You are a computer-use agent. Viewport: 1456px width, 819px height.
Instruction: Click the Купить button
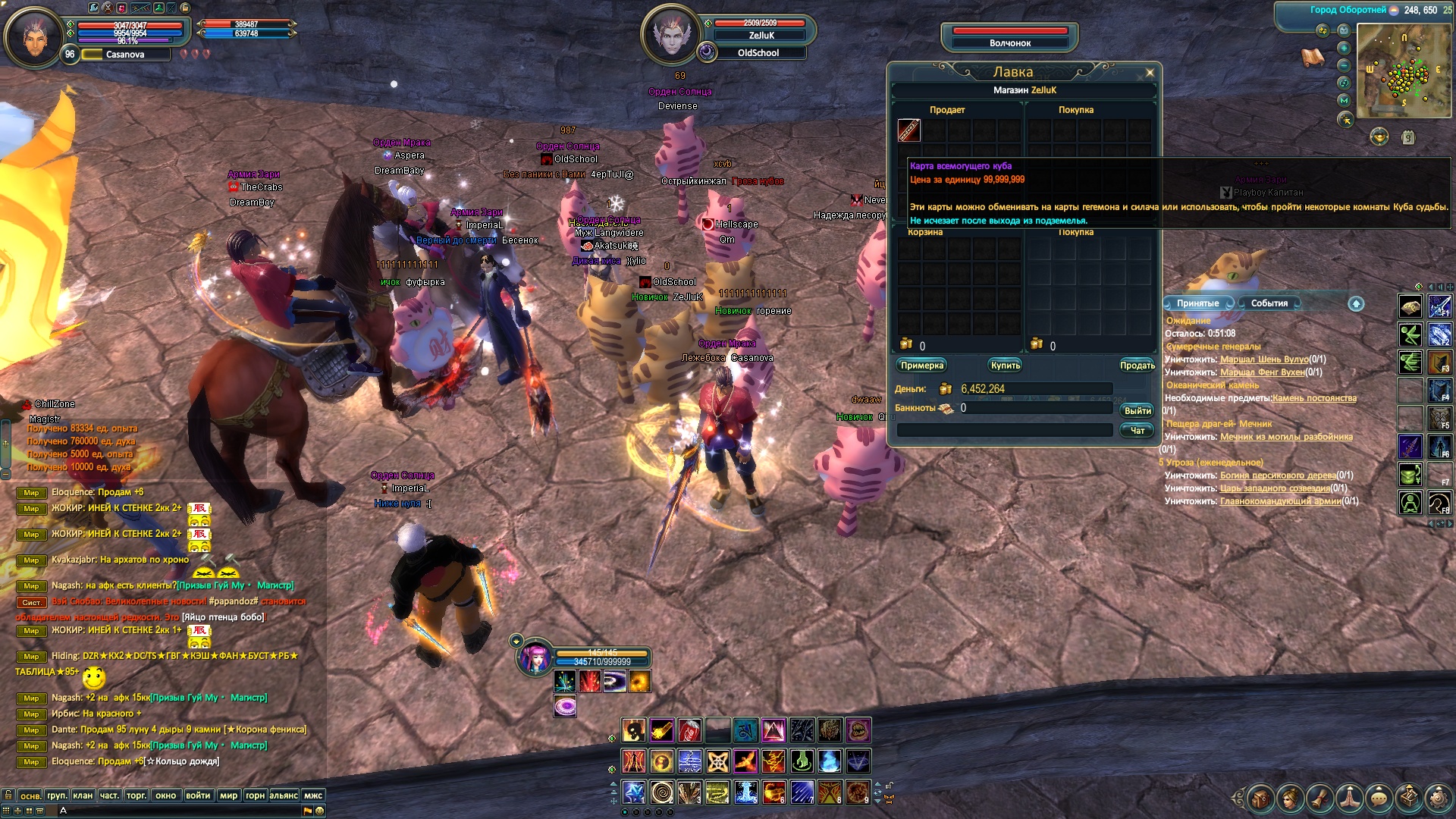pyautogui.click(x=1006, y=366)
